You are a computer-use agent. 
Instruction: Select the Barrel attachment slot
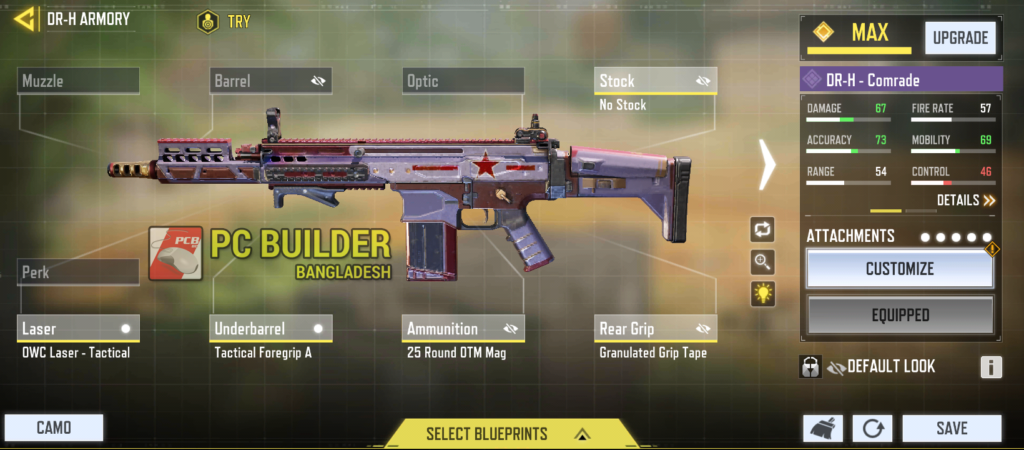click(x=270, y=81)
